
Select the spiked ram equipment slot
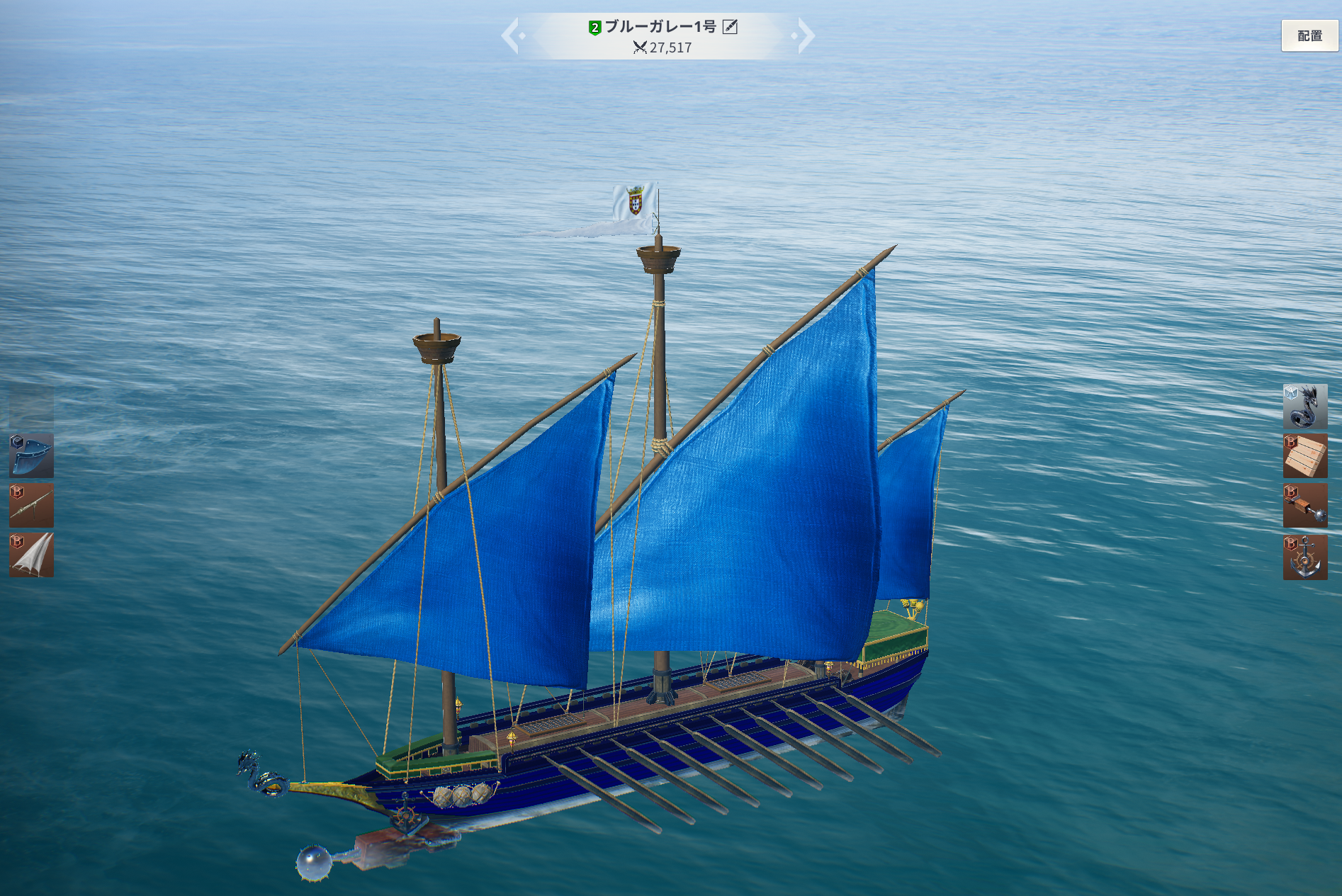tap(1304, 506)
